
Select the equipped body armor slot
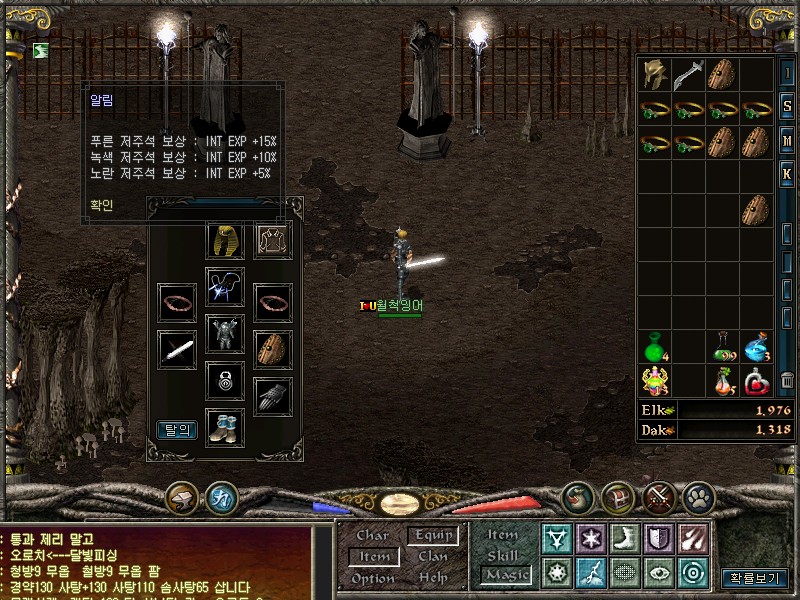(225, 332)
